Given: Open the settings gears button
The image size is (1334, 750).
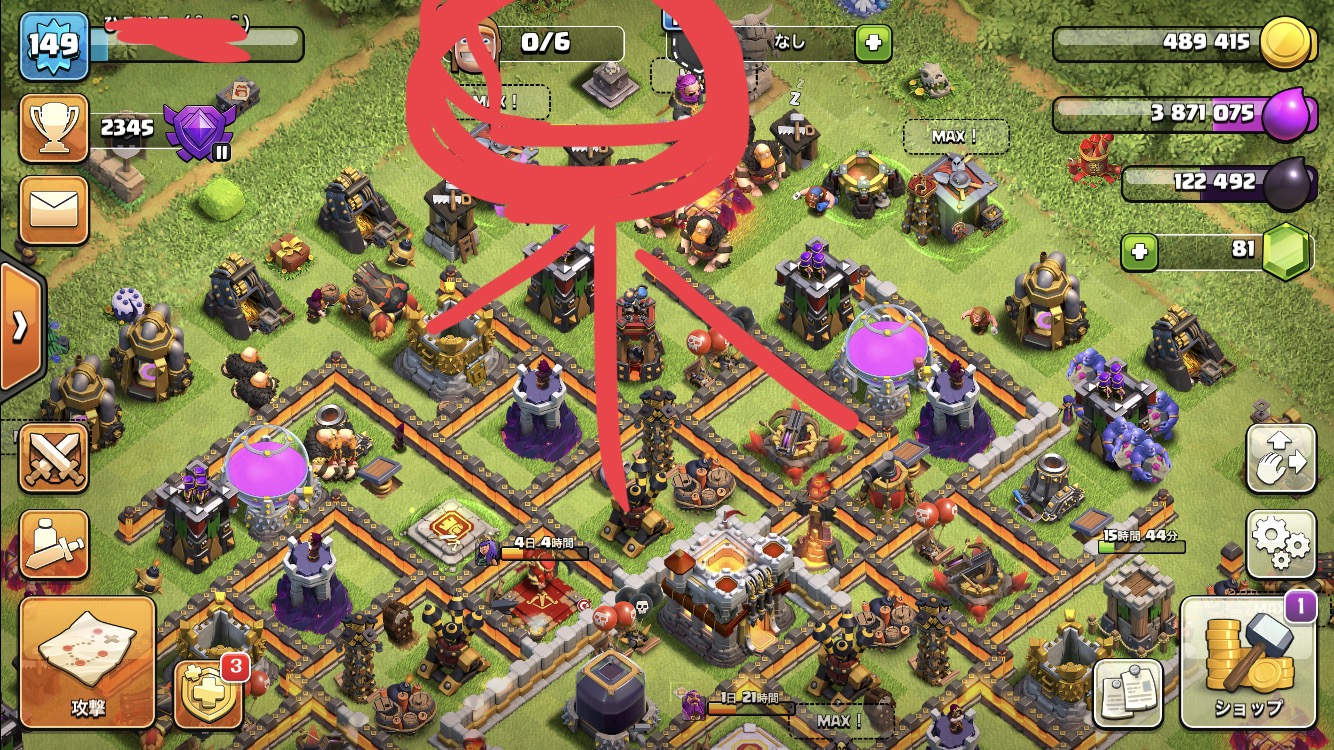Looking at the screenshot, I should click(x=1280, y=544).
